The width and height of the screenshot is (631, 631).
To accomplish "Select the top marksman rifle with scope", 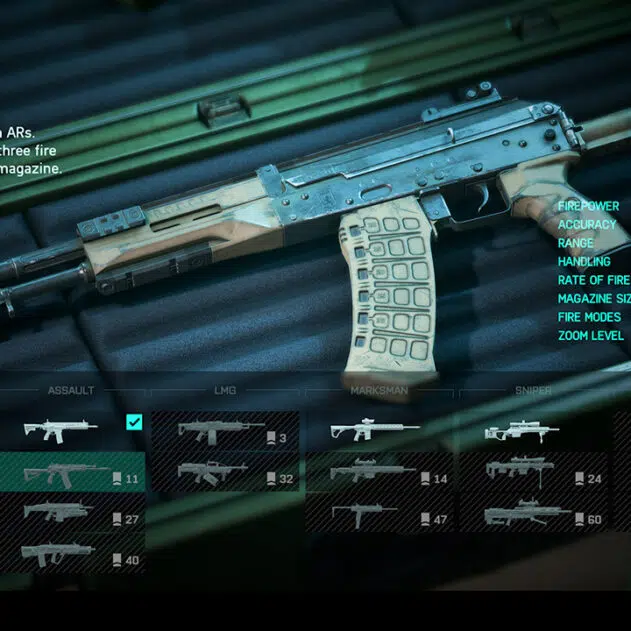I will tap(378, 431).
